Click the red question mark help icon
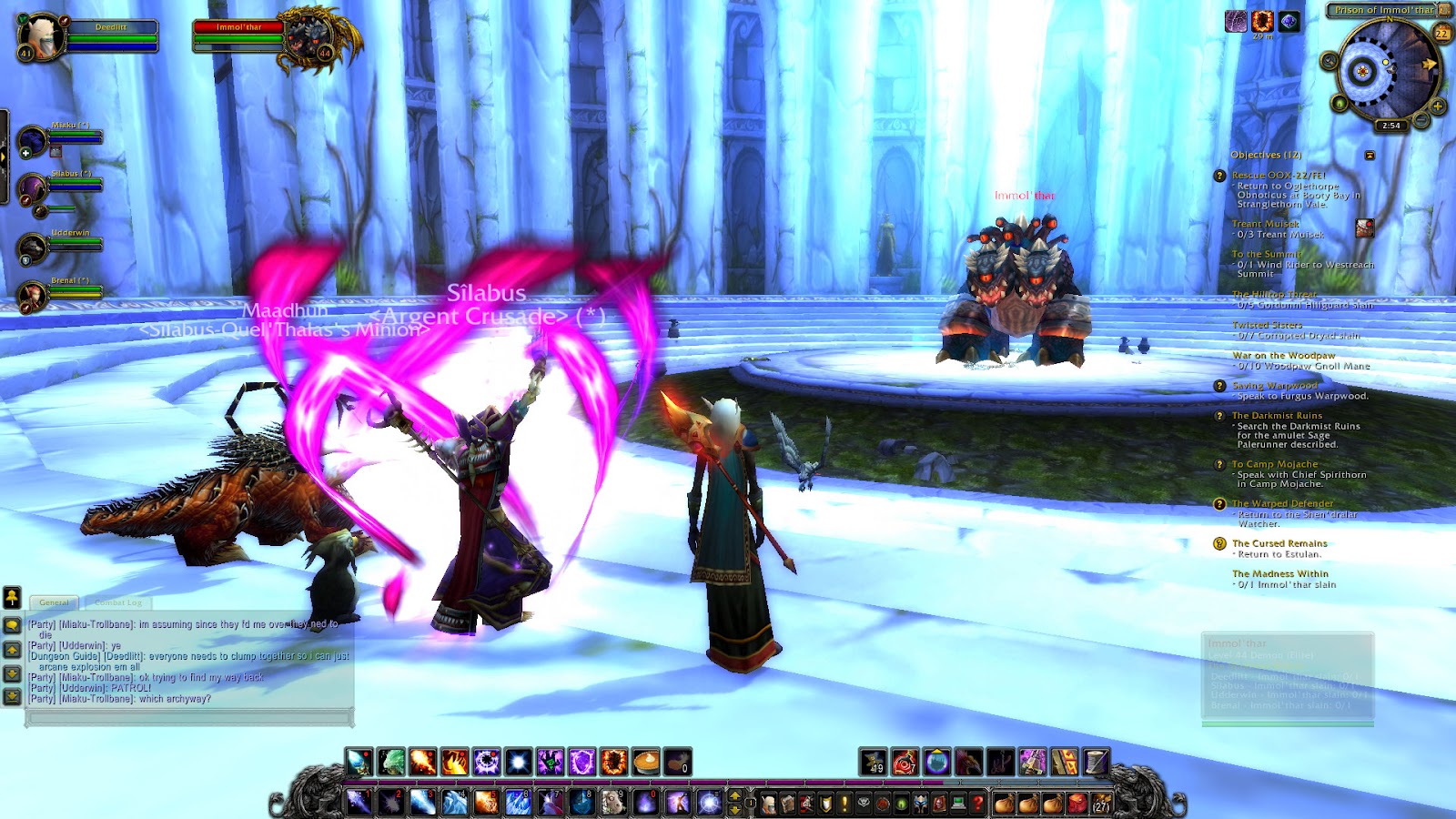Screen dimensions: 1456x819 click(977, 804)
